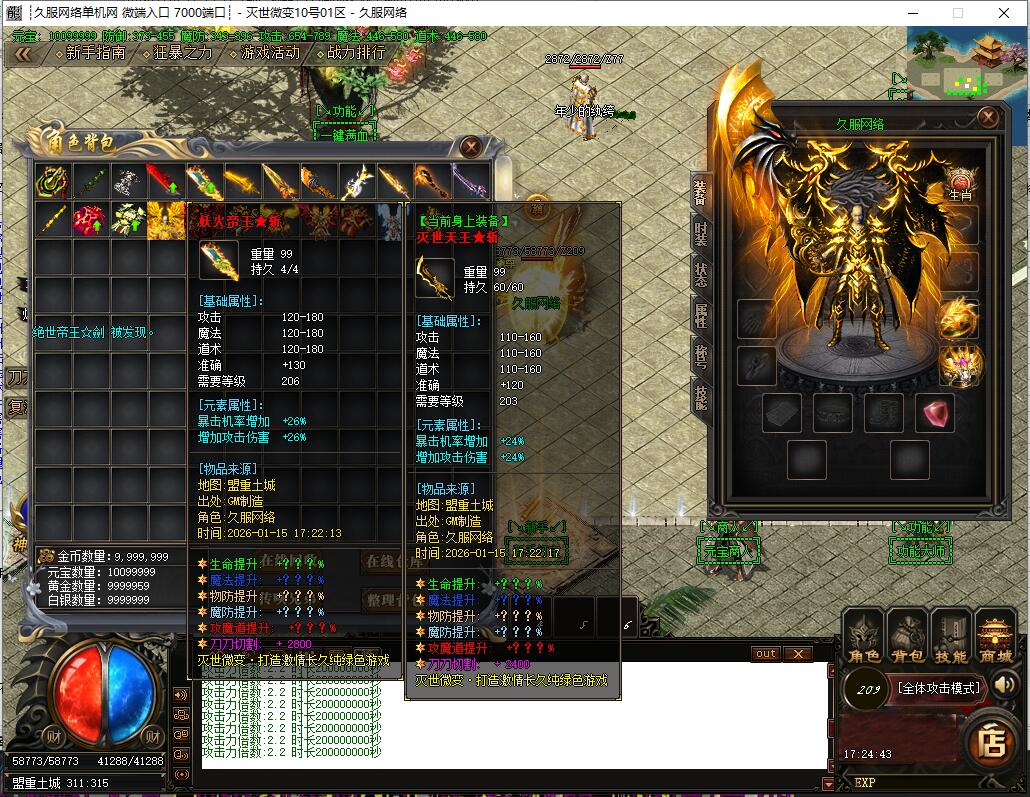Maximize the game window

click(x=957, y=13)
